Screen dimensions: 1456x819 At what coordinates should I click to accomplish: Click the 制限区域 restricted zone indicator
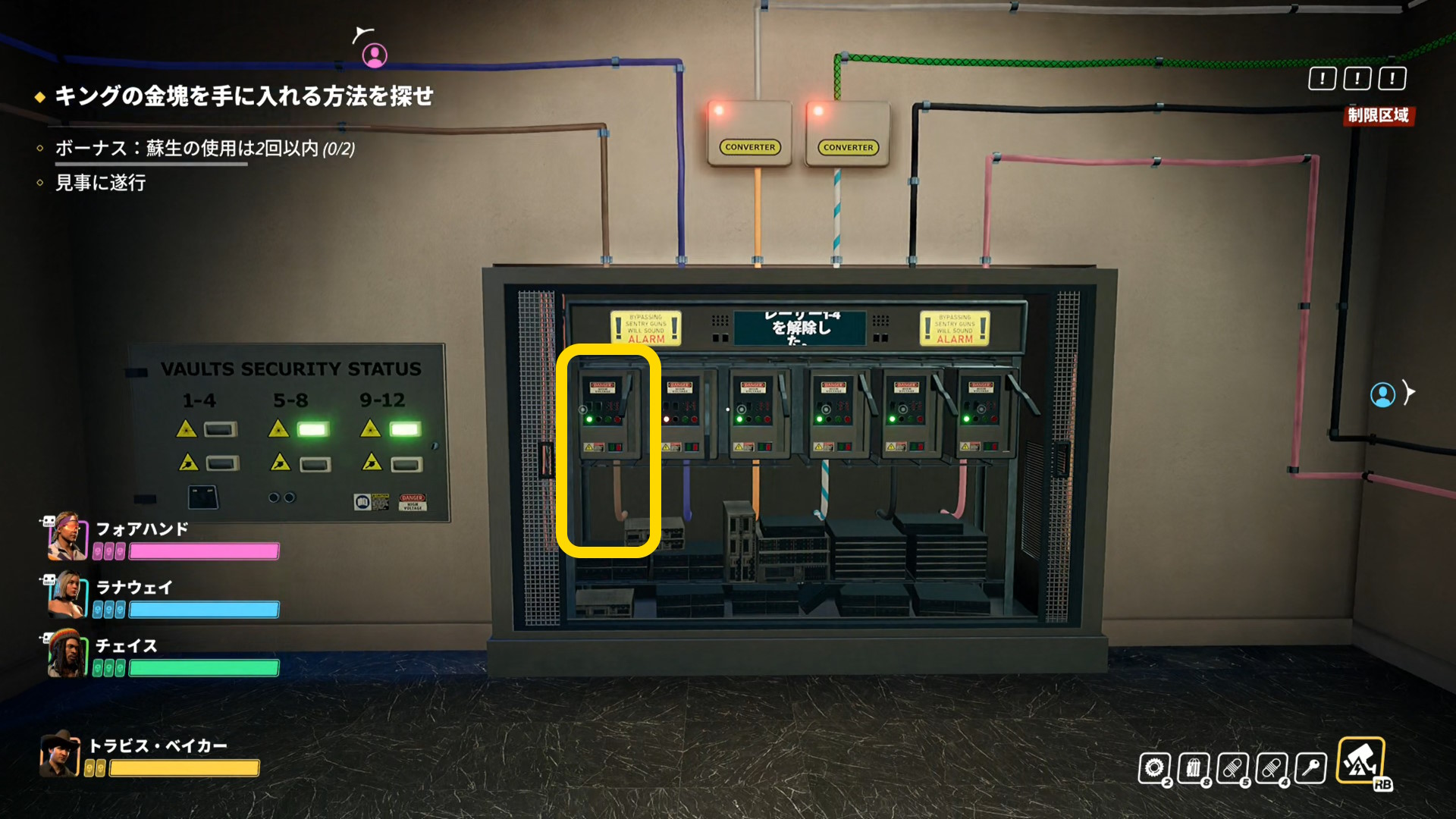(1378, 115)
